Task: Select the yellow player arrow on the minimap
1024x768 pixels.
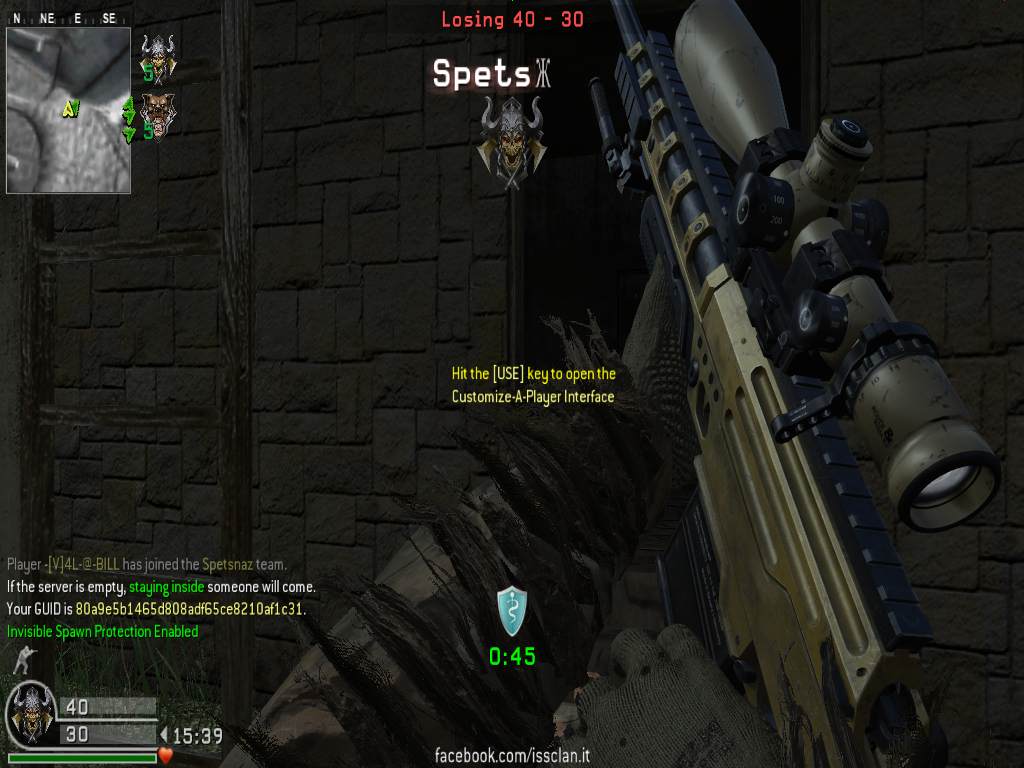Action: tap(70, 108)
